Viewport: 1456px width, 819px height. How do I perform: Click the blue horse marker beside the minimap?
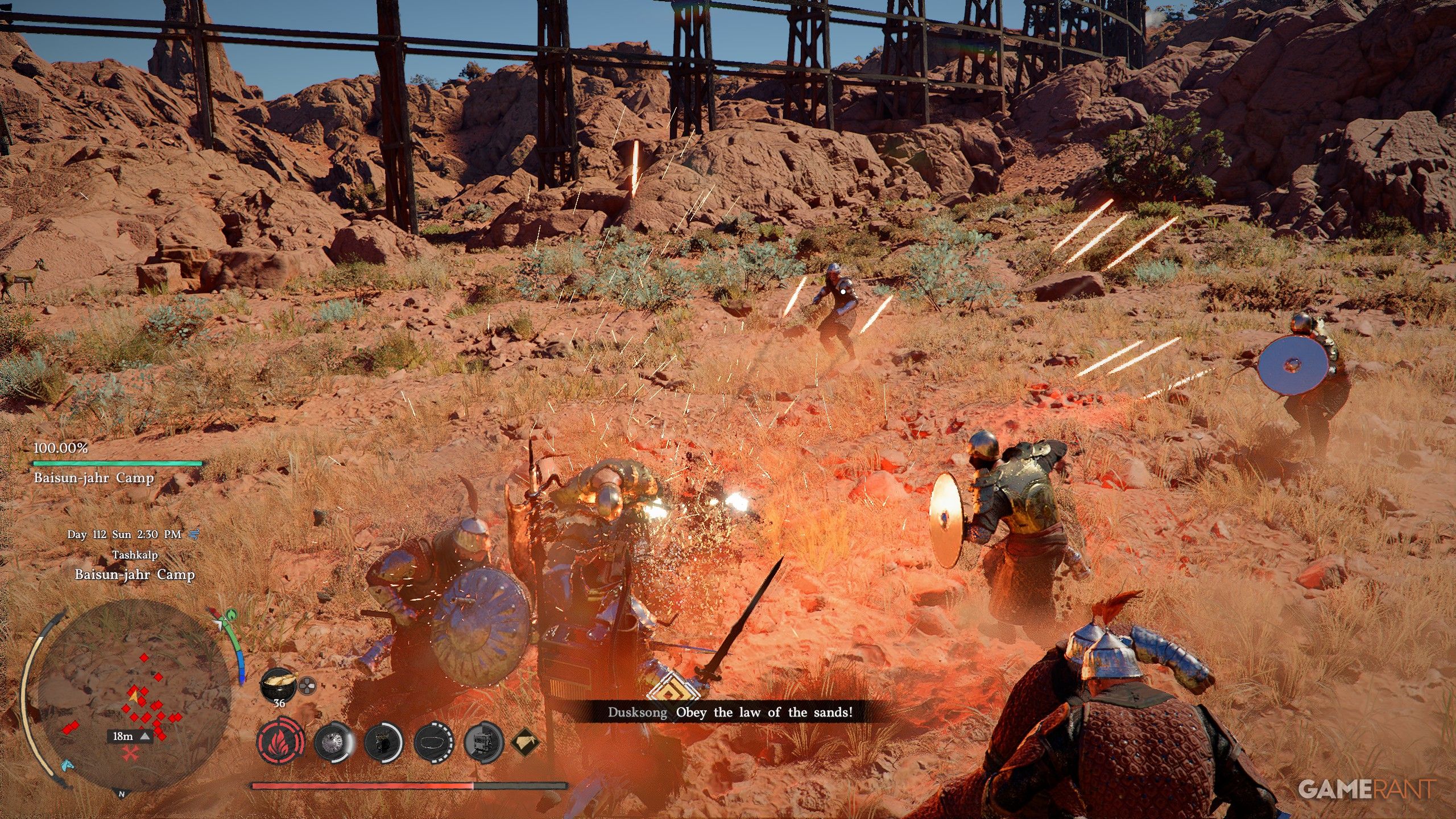[67, 764]
